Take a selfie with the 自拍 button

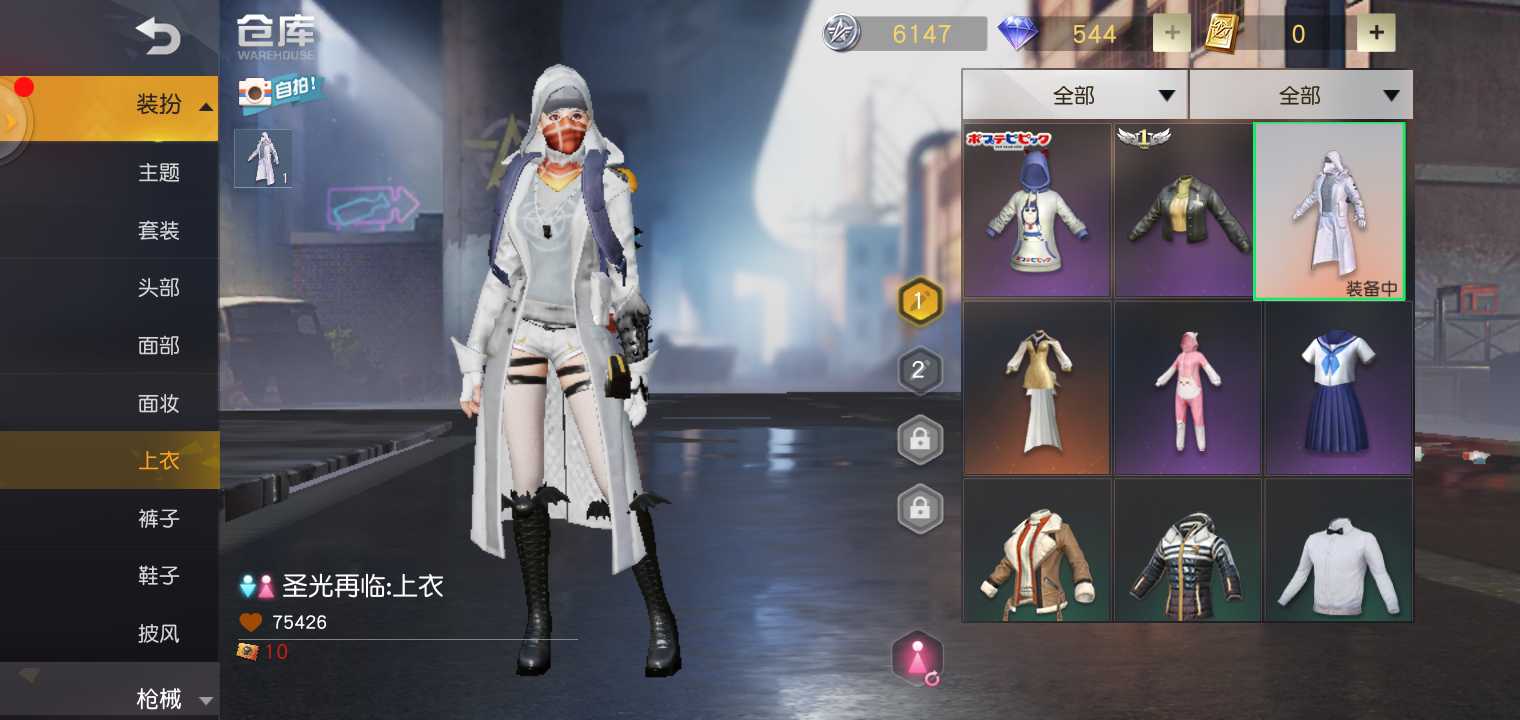coord(280,91)
